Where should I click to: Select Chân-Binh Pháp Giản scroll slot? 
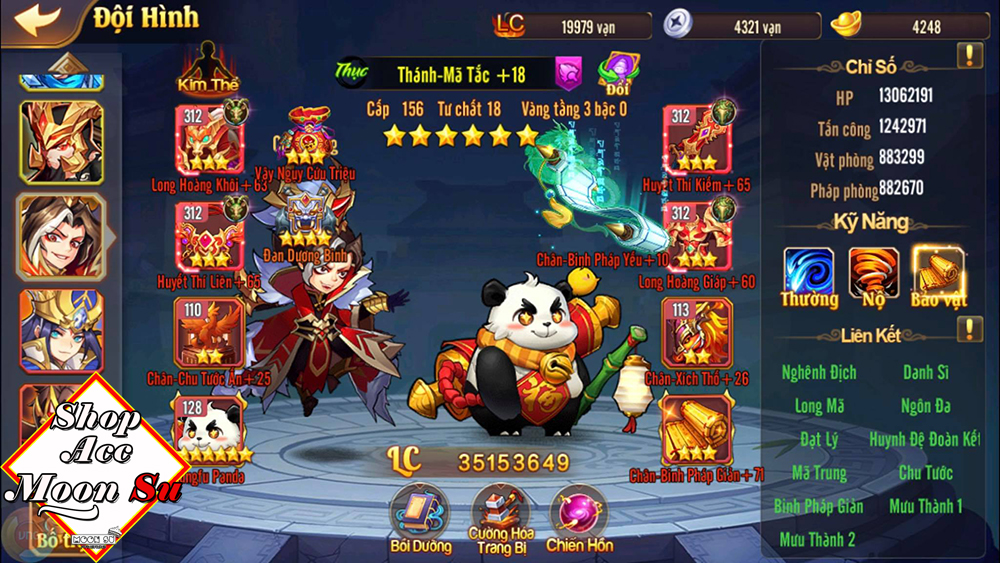tap(697, 429)
